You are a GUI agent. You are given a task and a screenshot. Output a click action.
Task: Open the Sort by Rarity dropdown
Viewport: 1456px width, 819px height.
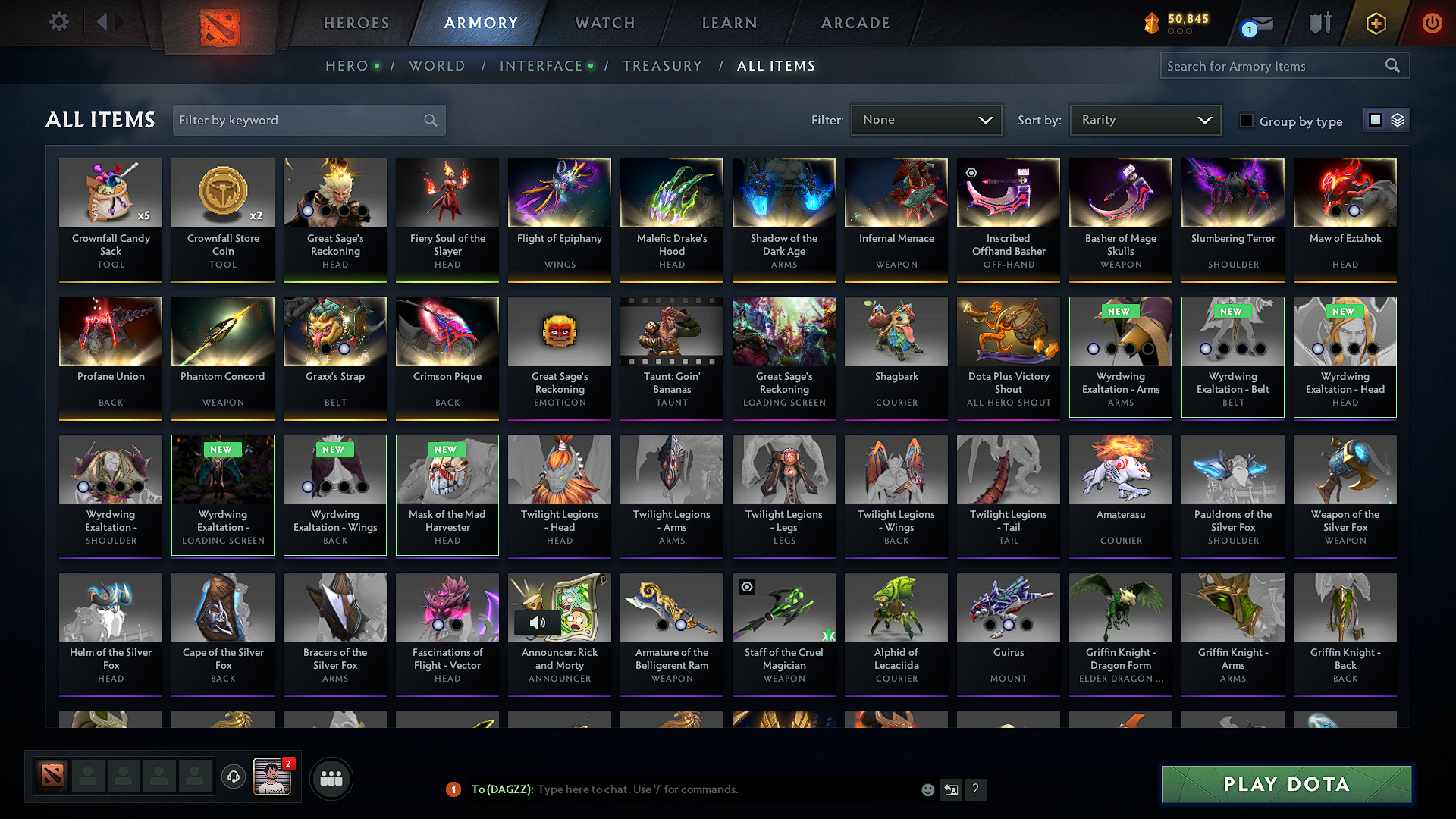[x=1144, y=119]
